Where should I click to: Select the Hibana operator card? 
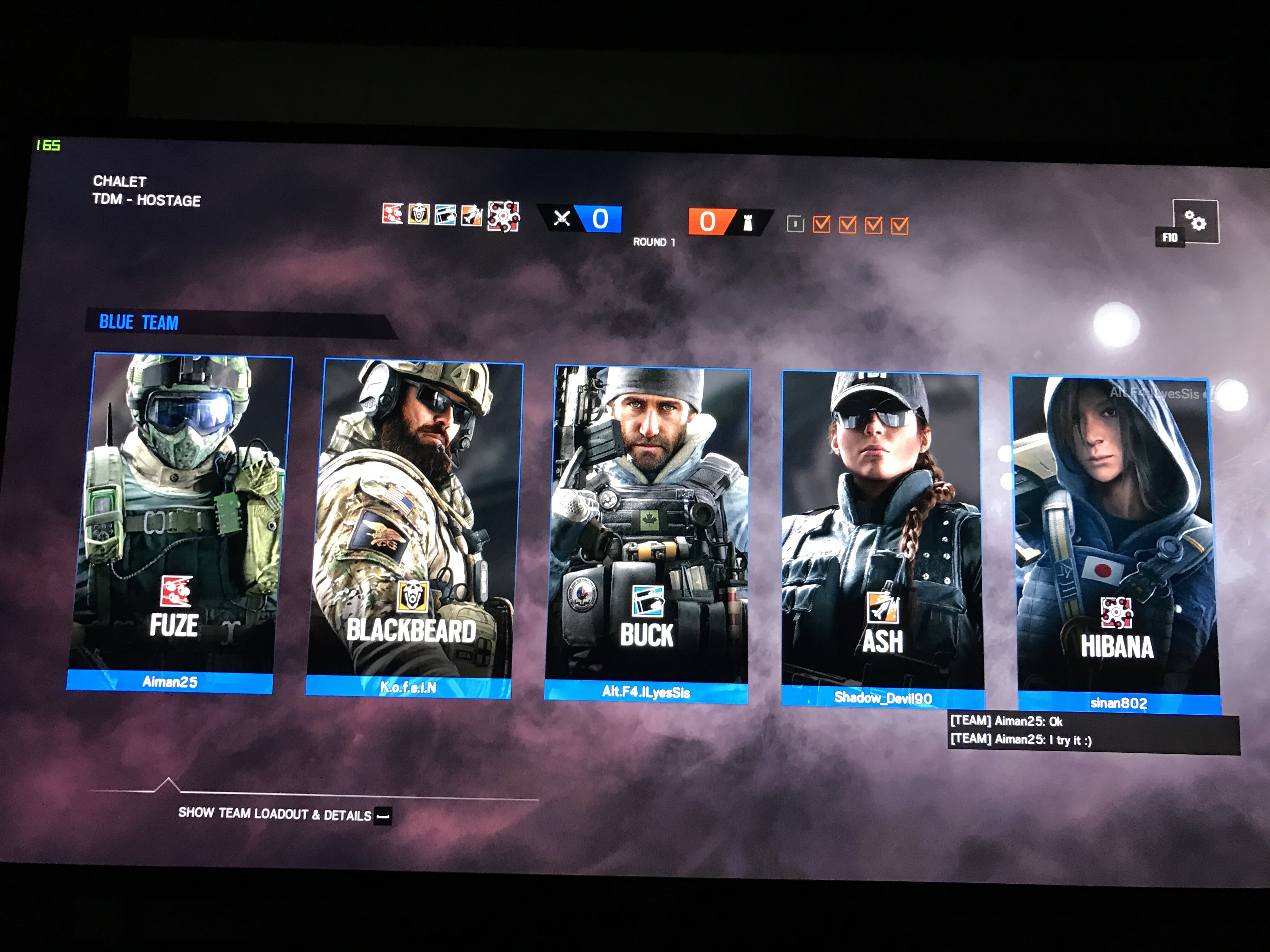click(x=1115, y=534)
